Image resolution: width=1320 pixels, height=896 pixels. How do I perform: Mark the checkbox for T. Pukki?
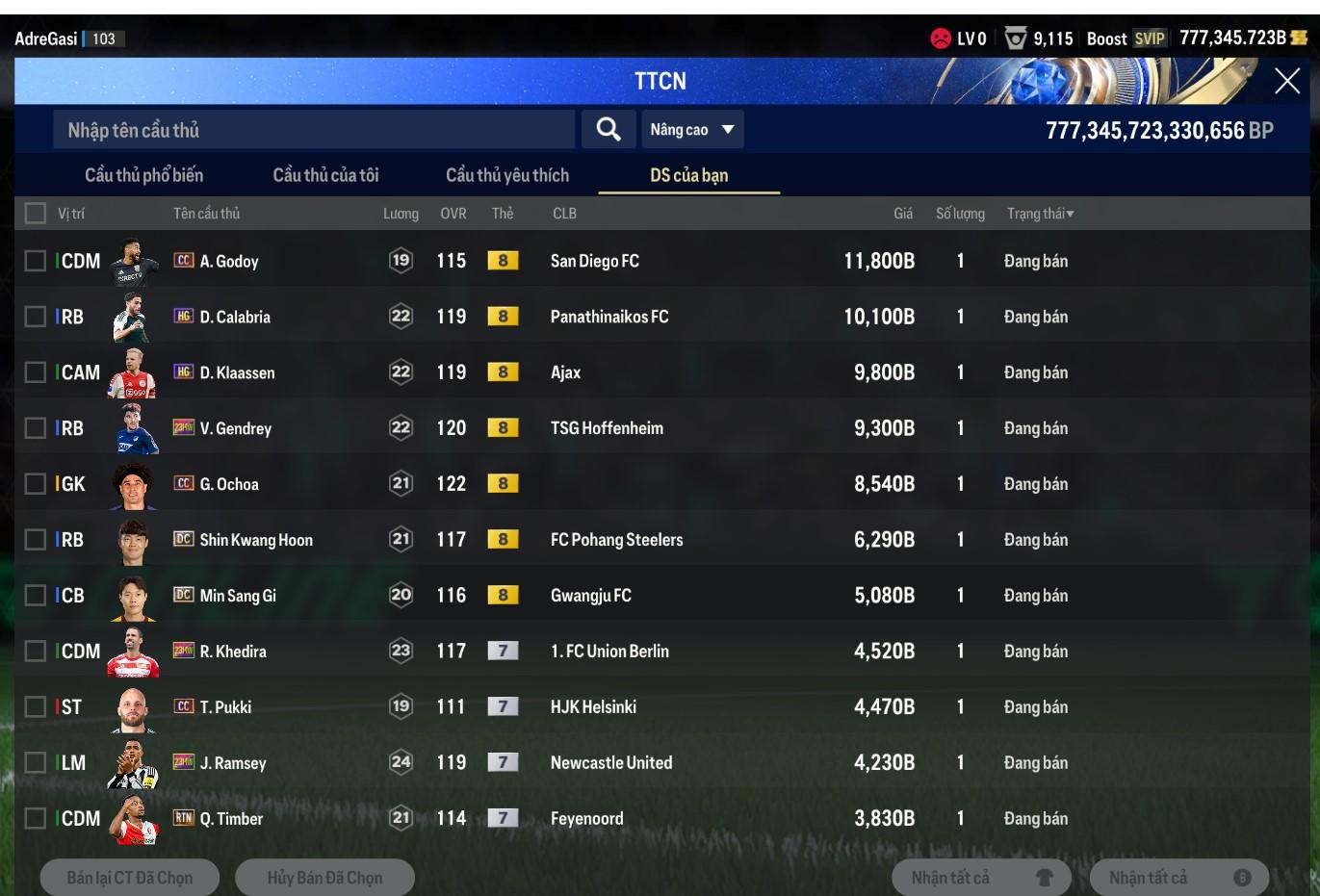36,706
